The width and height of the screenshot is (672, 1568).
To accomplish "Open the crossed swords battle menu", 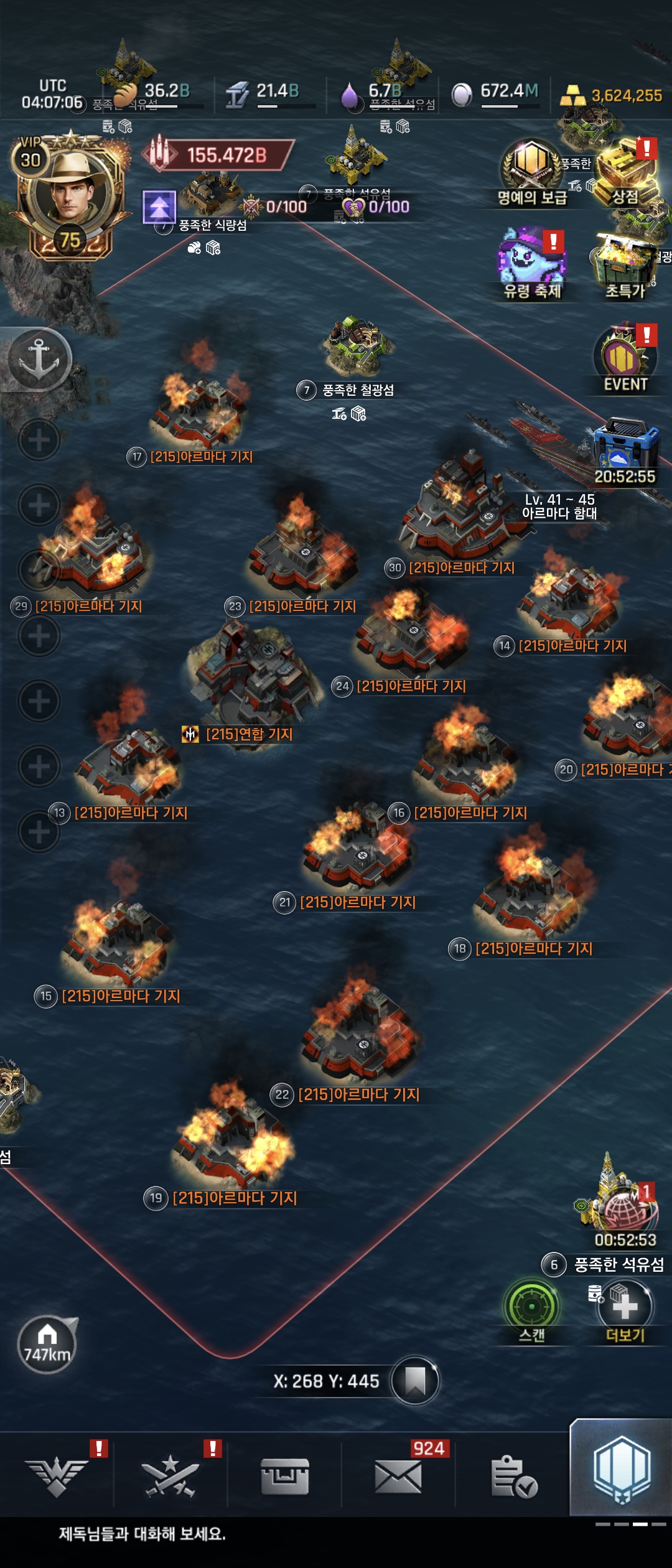I will [170, 1476].
